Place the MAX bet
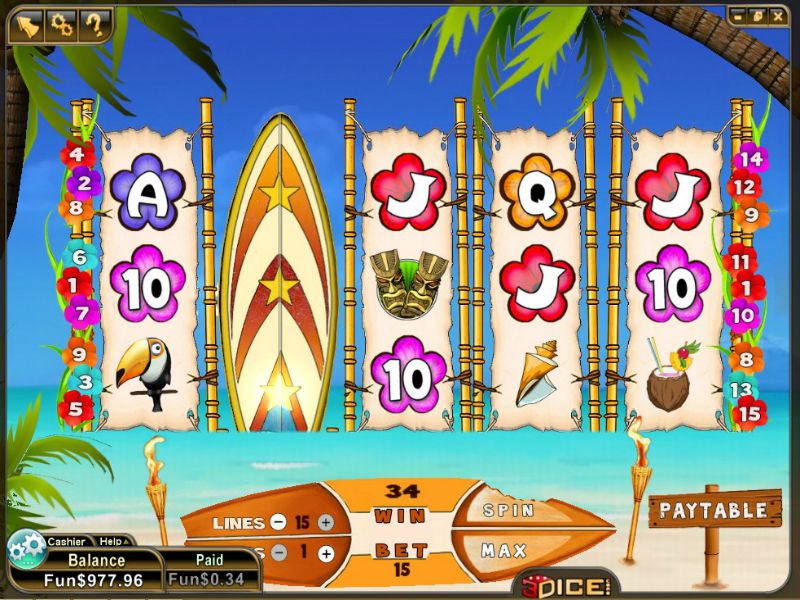Screen dimensions: 800x600 [x=504, y=550]
